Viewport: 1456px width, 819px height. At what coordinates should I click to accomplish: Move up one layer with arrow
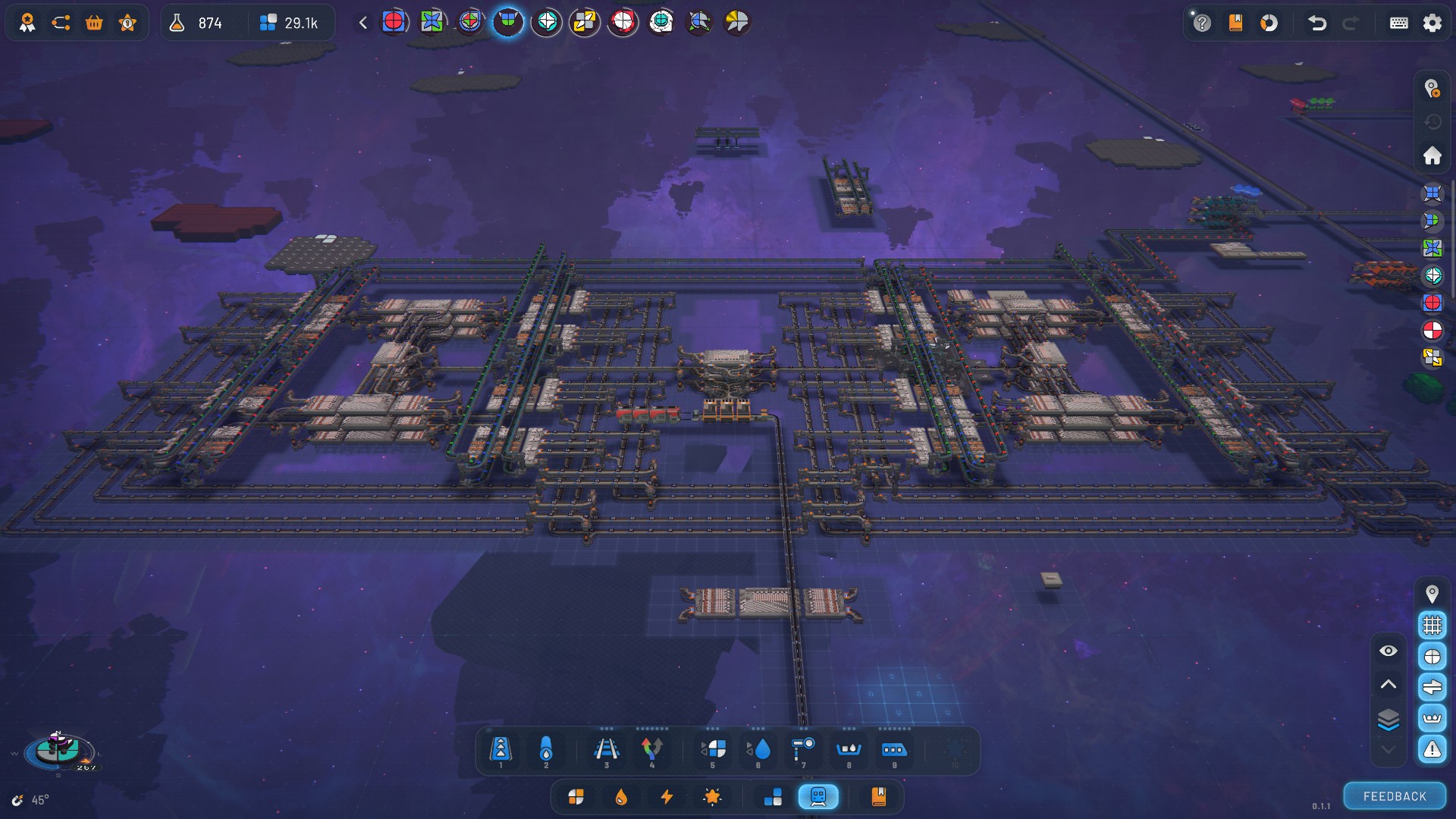click(x=1388, y=684)
